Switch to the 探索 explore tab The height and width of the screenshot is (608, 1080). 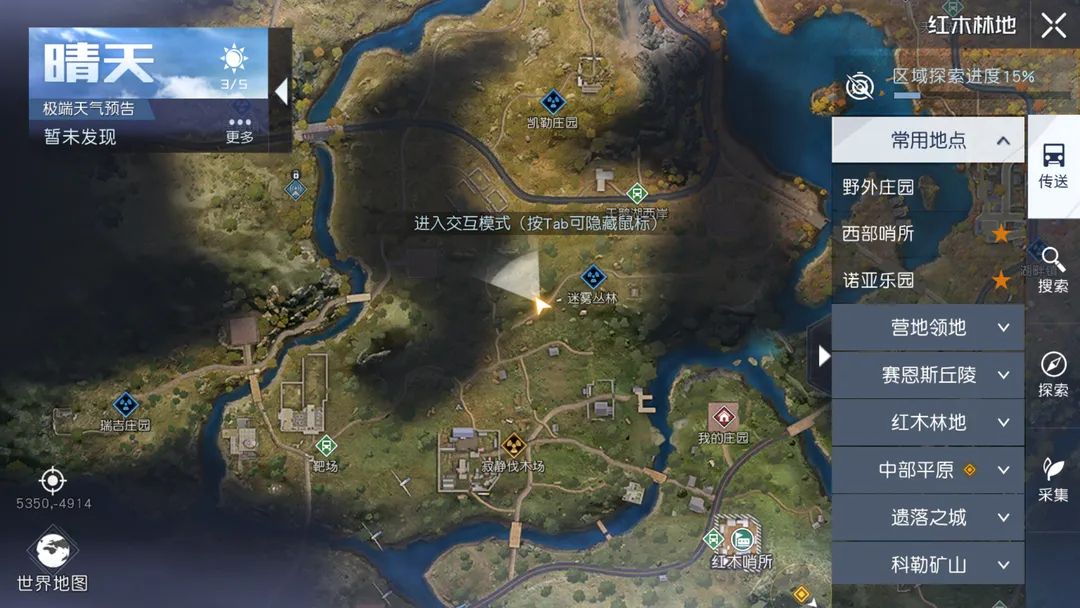click(1053, 374)
